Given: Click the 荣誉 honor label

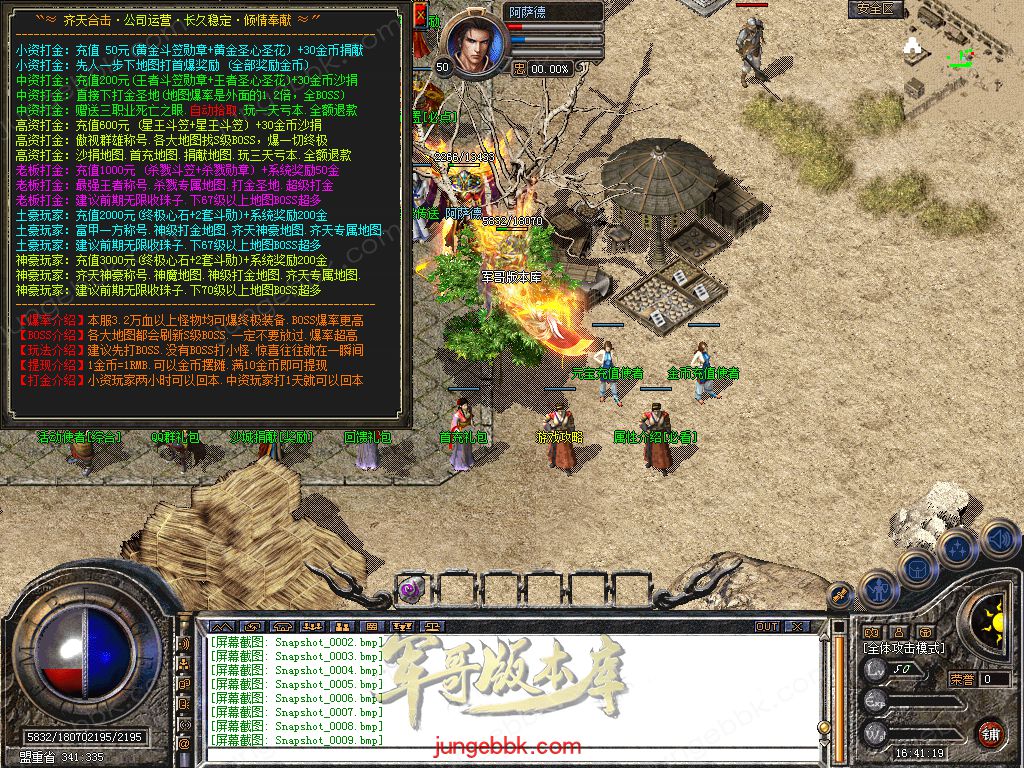Looking at the screenshot, I should pos(962,679).
